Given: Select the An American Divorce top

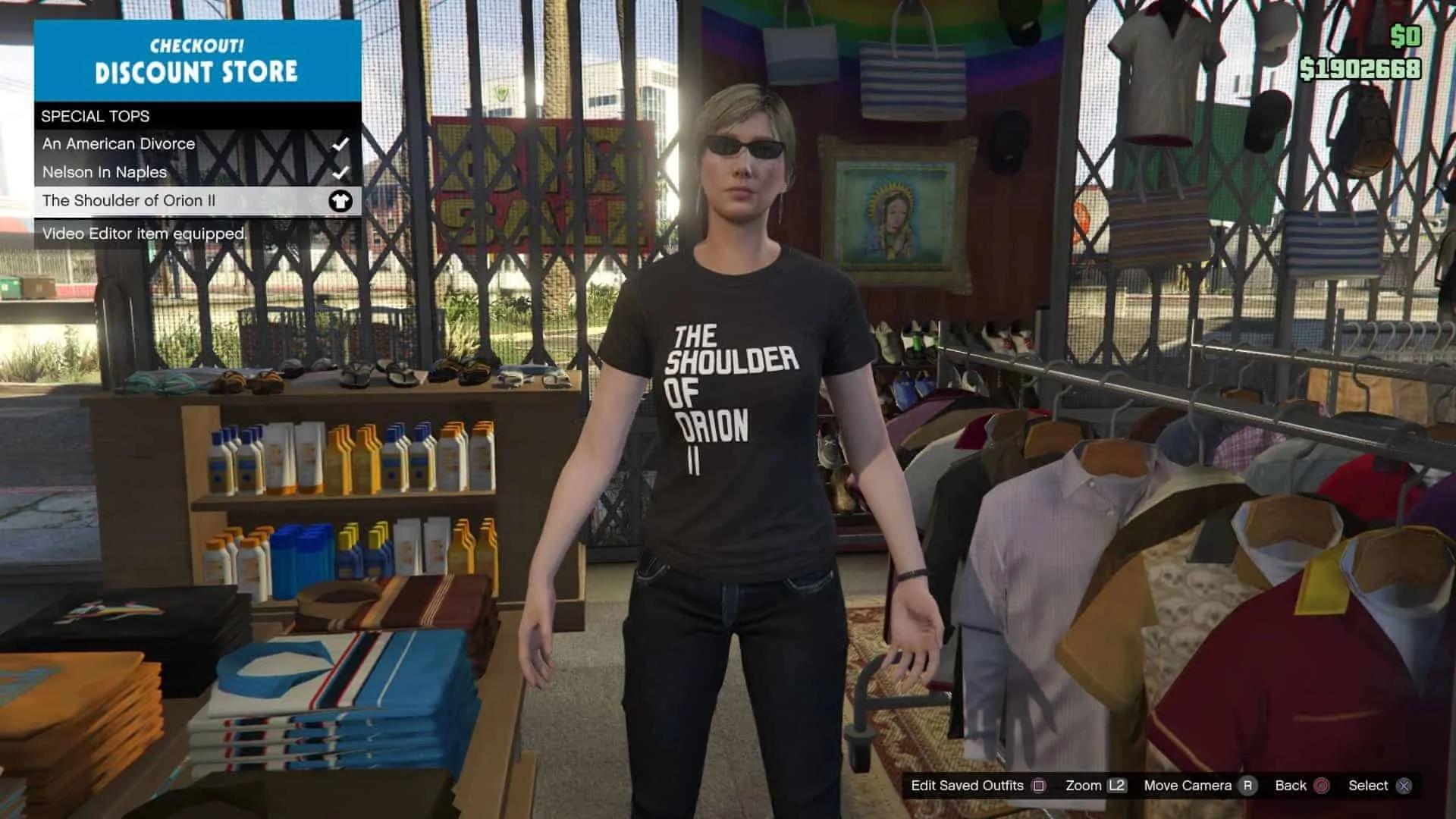Looking at the screenshot, I should pyautogui.click(x=119, y=144).
